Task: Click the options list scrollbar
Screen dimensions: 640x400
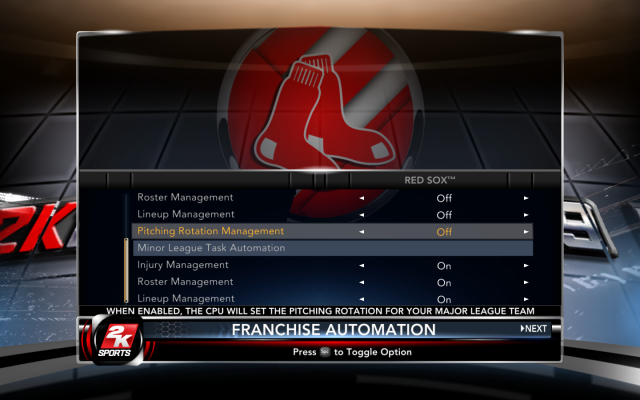Action: coord(126,270)
